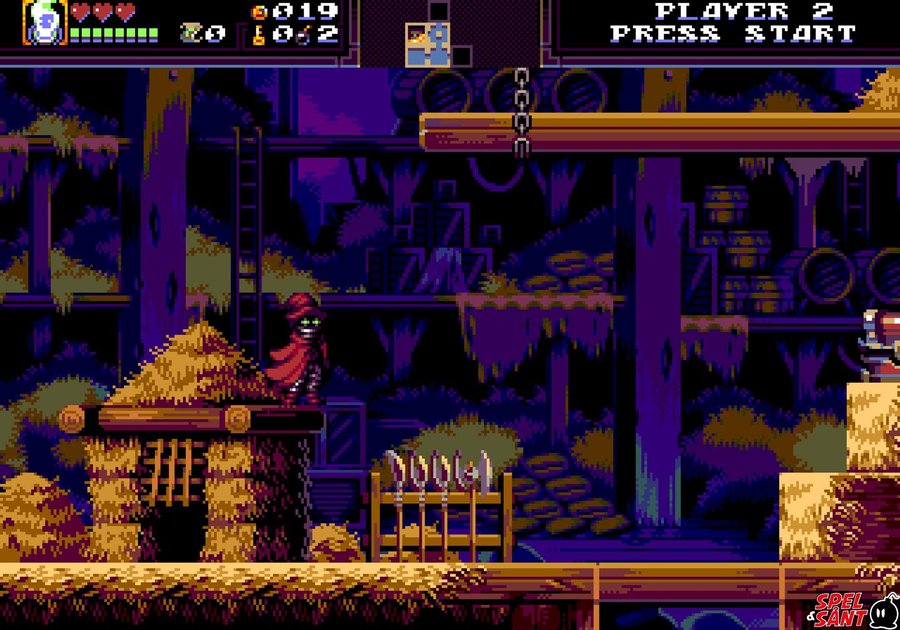This screenshot has height=630, width=900.
Task: Click the gold key icon
Action: (x=258, y=35)
